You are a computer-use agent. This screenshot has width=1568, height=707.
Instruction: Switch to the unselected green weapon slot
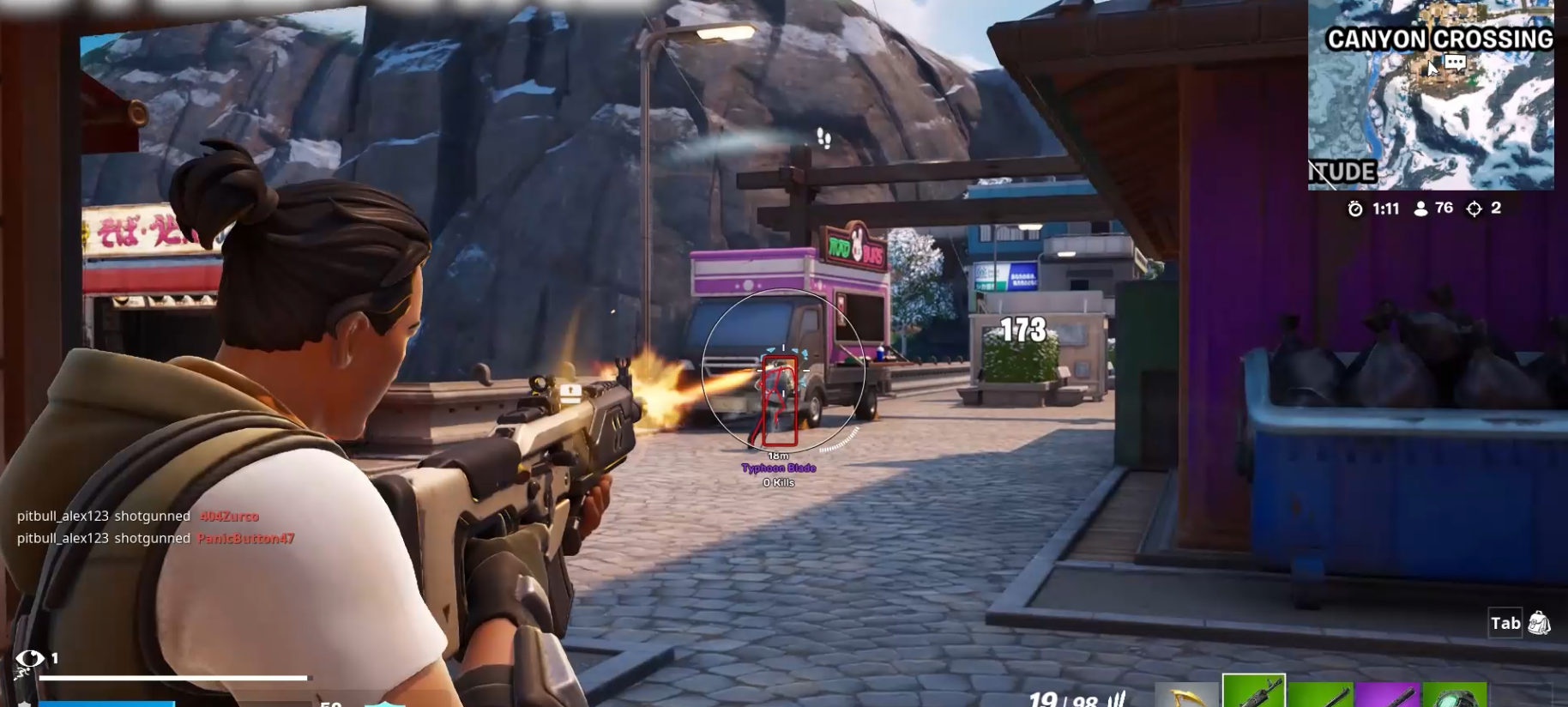tap(1320, 695)
